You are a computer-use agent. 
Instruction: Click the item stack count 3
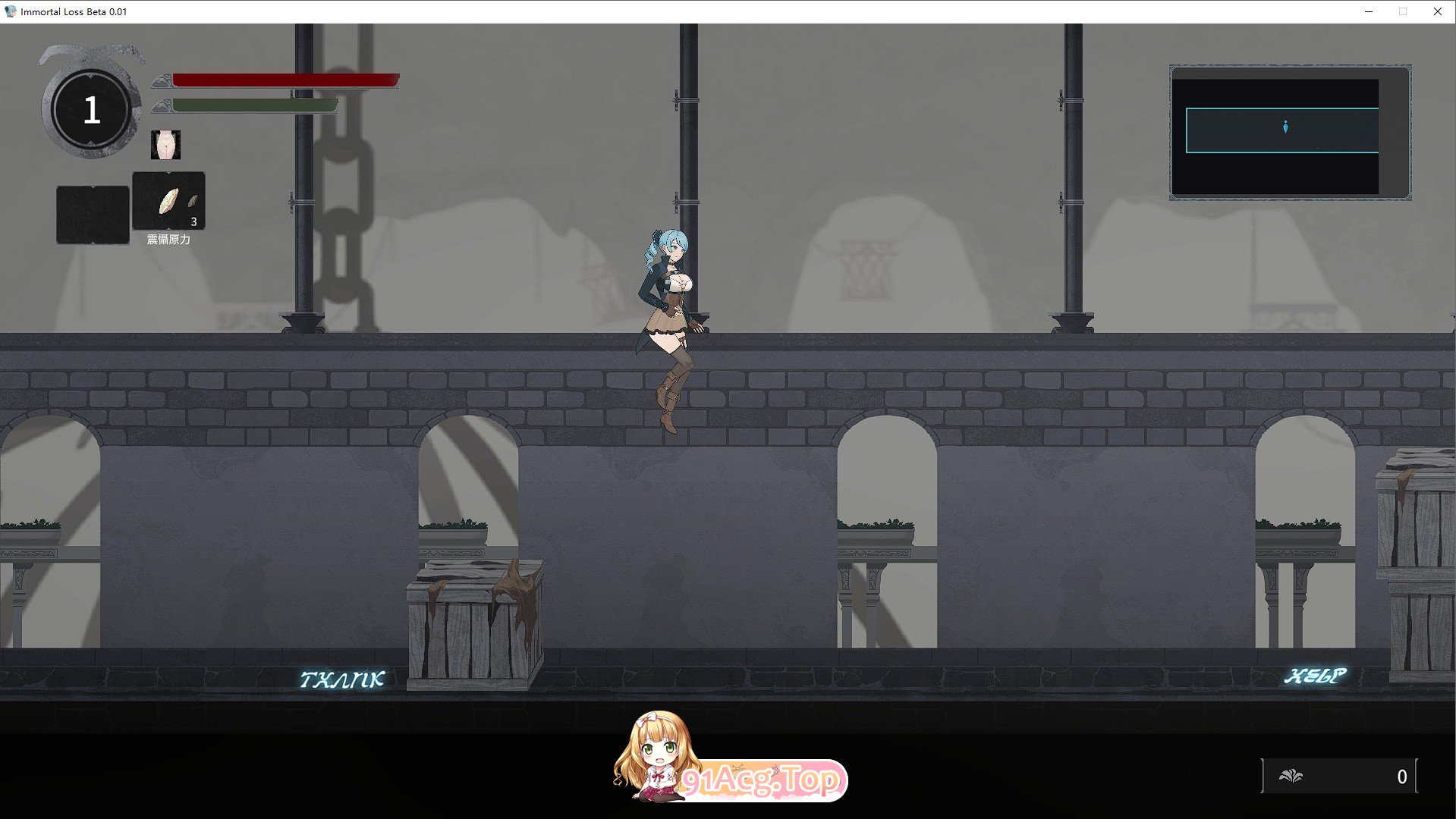tap(193, 222)
